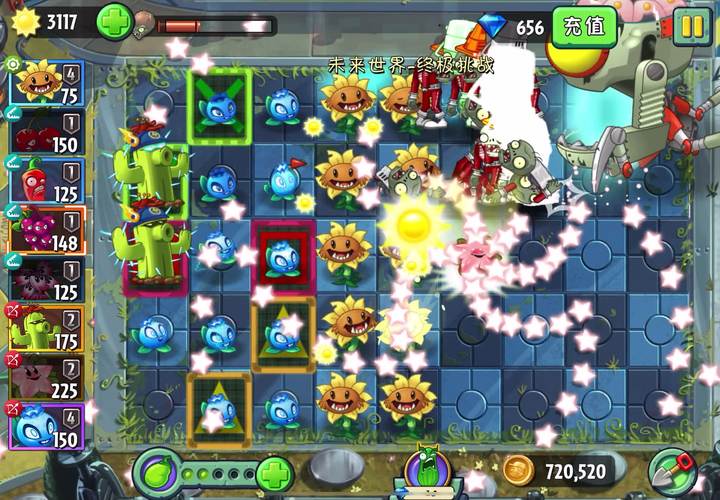Tap the gold coin balance icon
720x500 pixels.
[517, 469]
